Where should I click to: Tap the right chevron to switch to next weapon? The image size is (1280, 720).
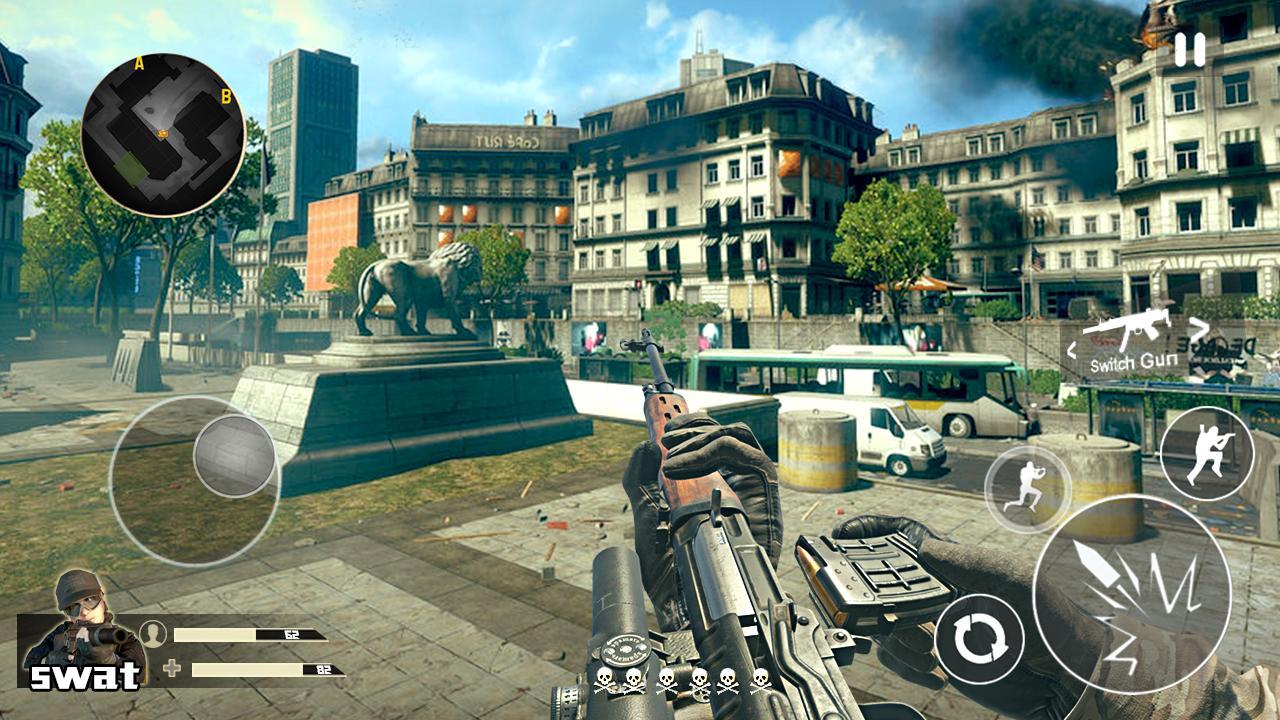coord(1196,331)
